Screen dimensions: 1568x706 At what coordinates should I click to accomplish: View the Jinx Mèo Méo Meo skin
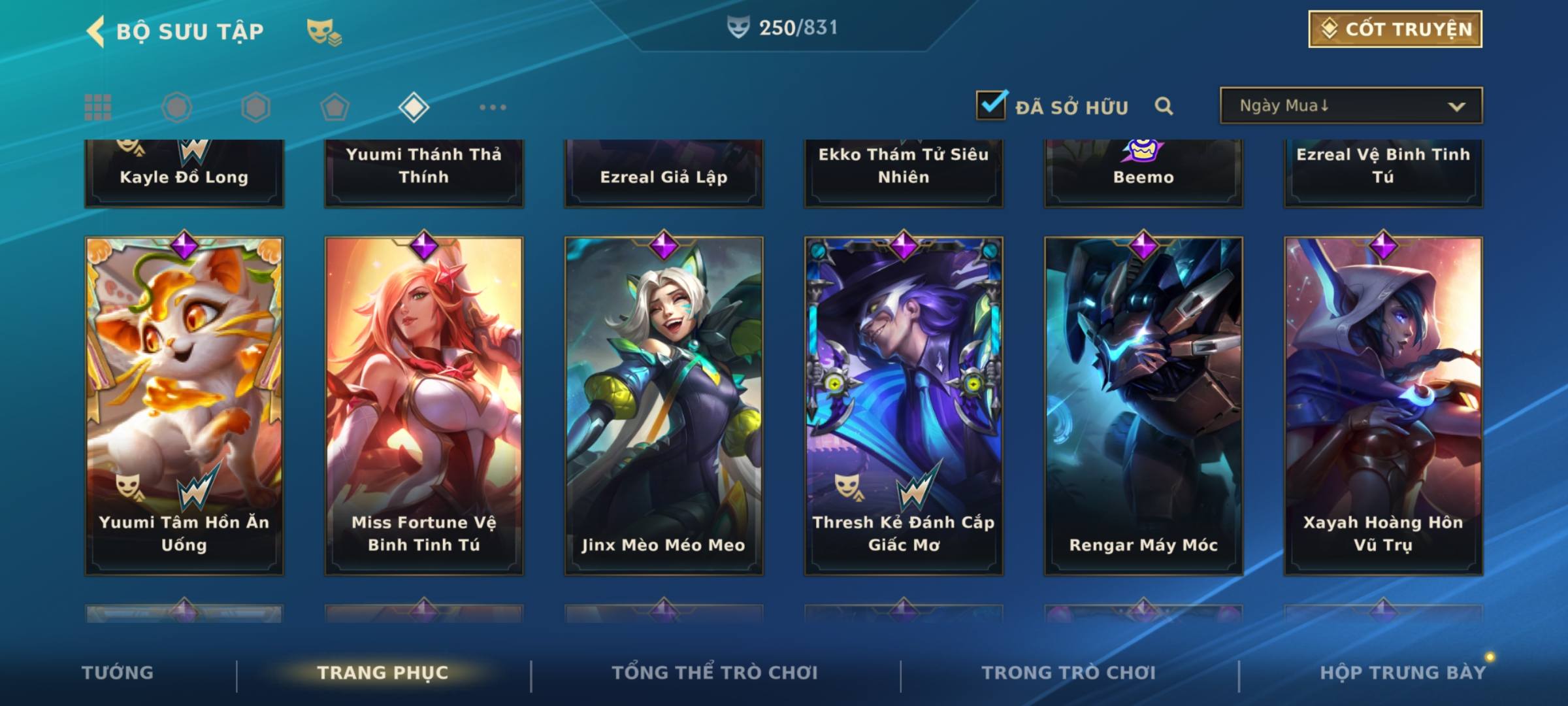coord(664,405)
